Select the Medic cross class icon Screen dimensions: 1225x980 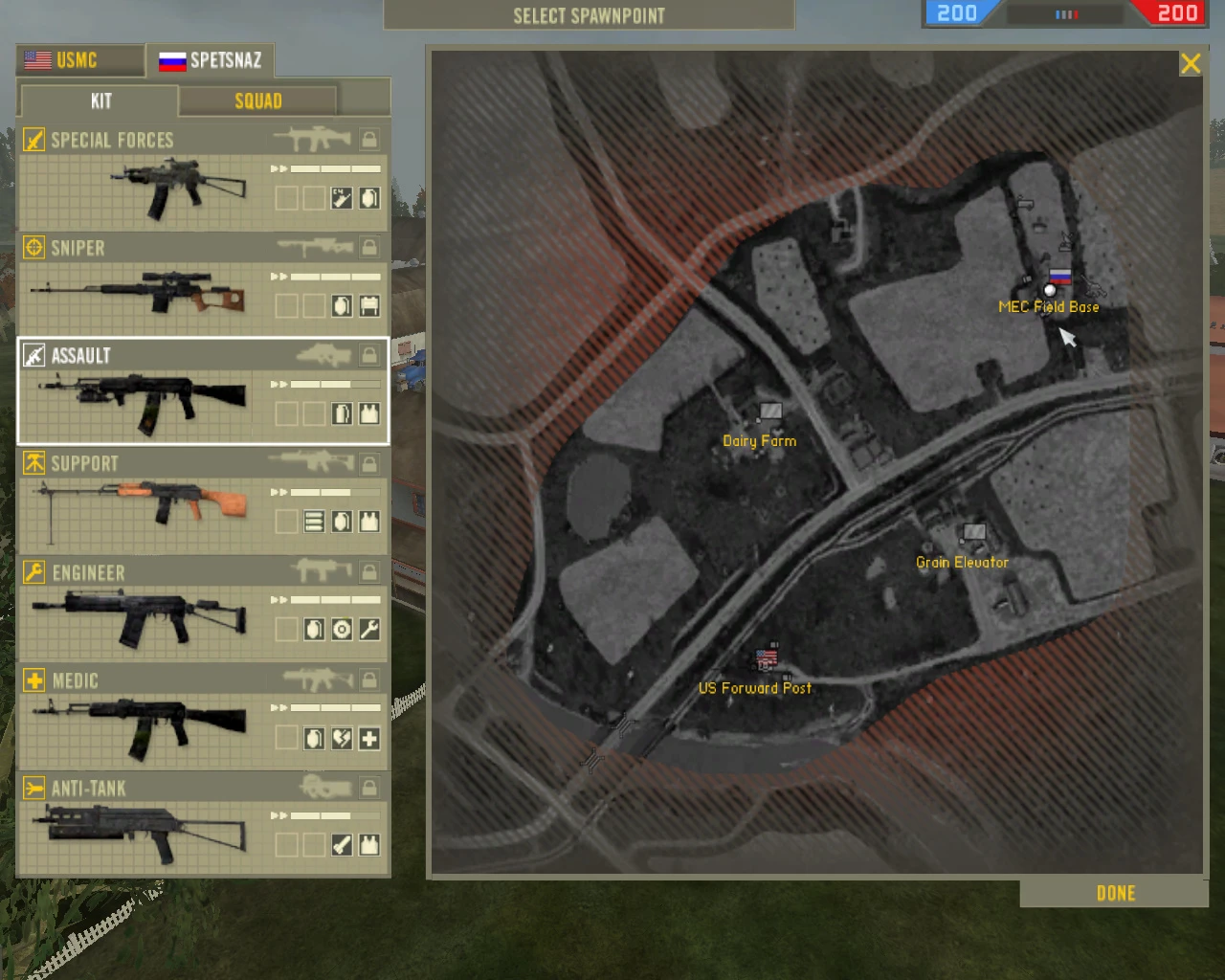point(34,679)
